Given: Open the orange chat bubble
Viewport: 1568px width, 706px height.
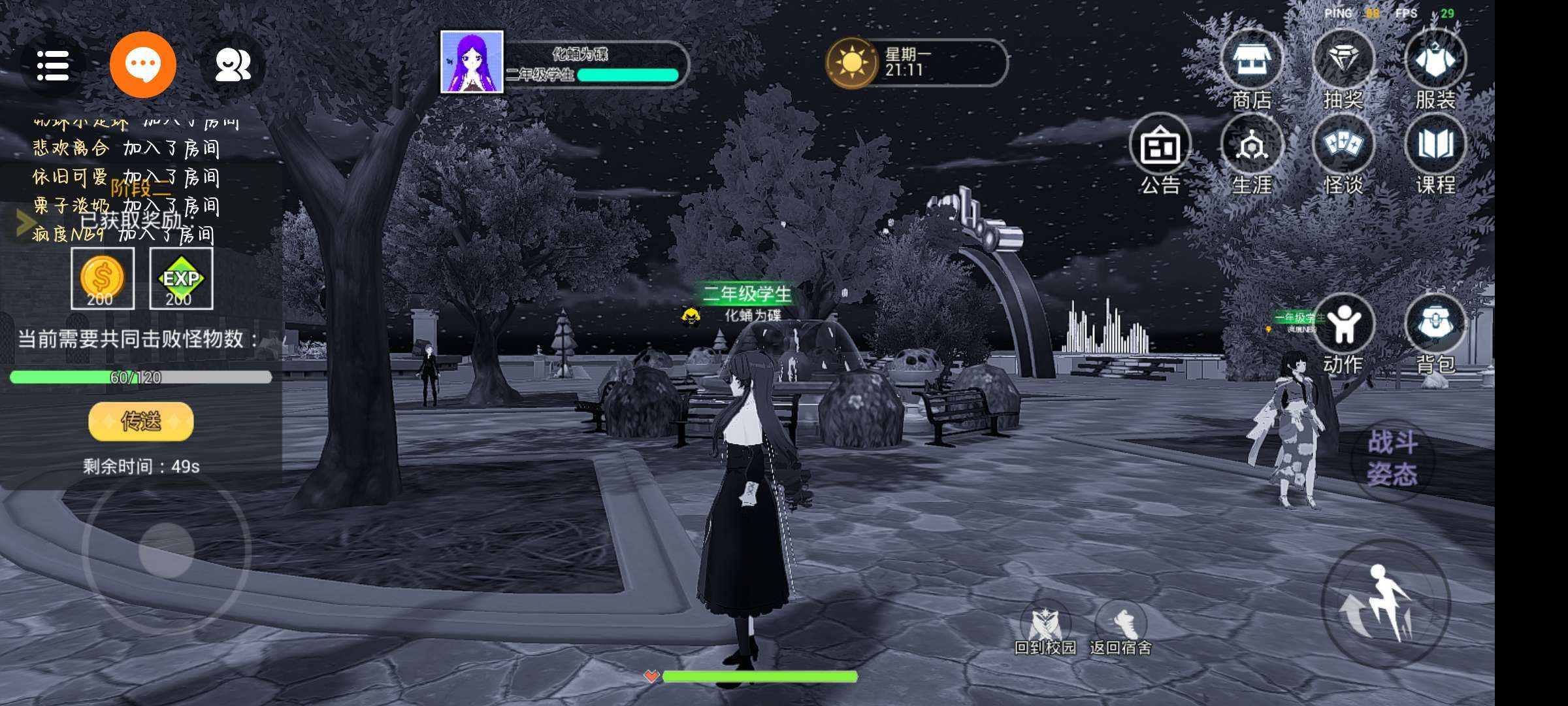Looking at the screenshot, I should pos(143,65).
